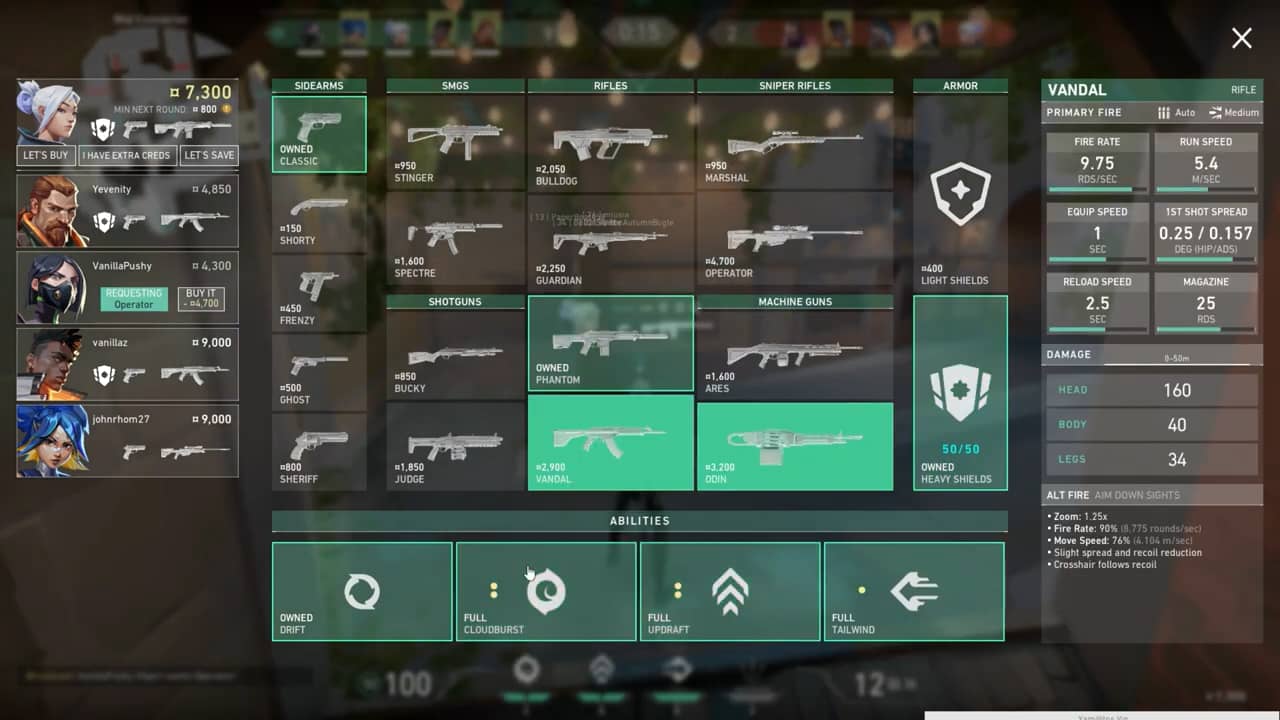This screenshot has height=720, width=1280.
Task: Select the Updraft ability tile
Action: tap(730, 591)
